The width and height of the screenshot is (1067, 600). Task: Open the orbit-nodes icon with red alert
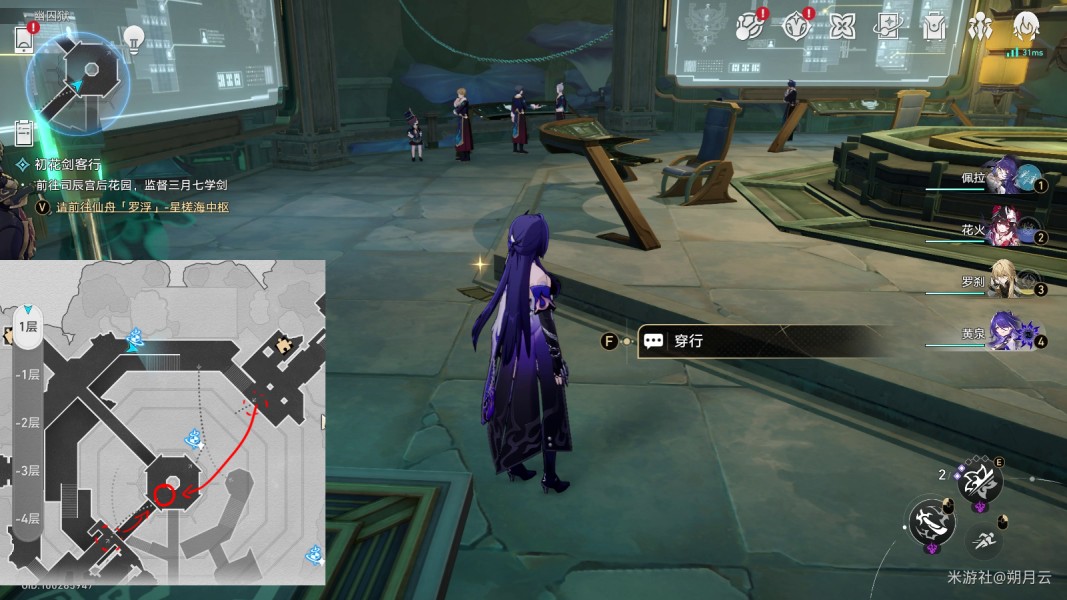tap(750, 27)
